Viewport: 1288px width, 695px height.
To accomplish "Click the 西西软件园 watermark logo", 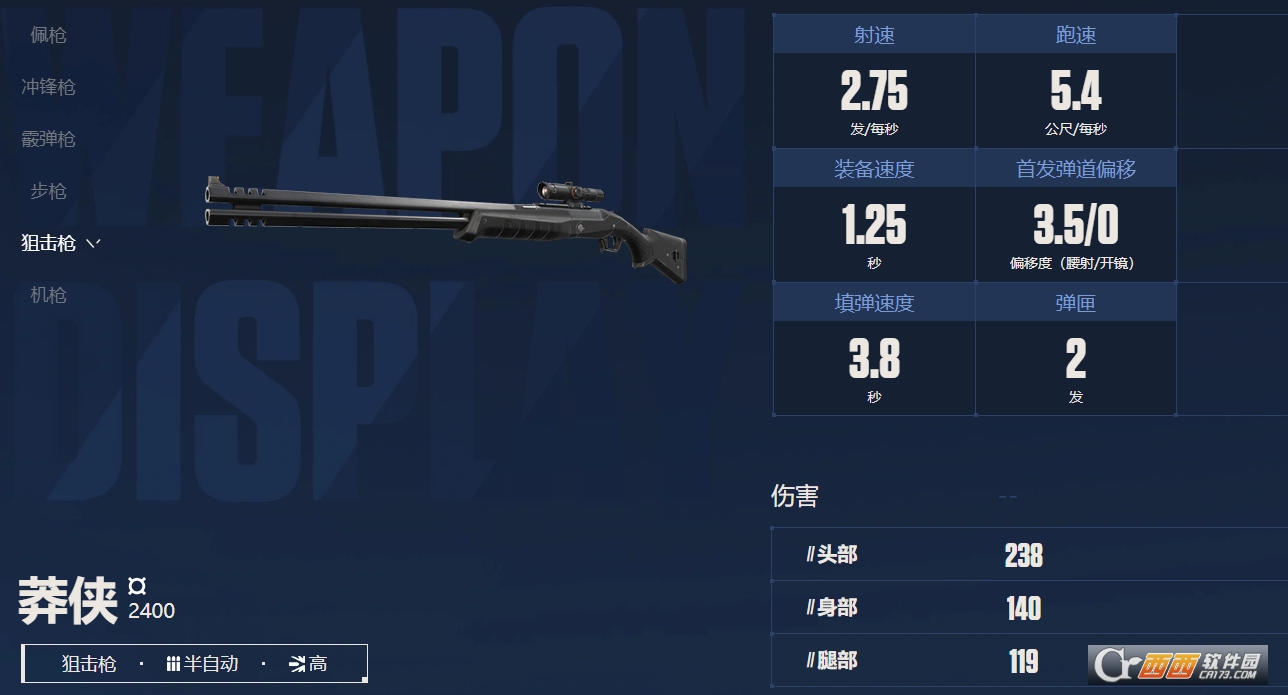I will (x=1178, y=662).
